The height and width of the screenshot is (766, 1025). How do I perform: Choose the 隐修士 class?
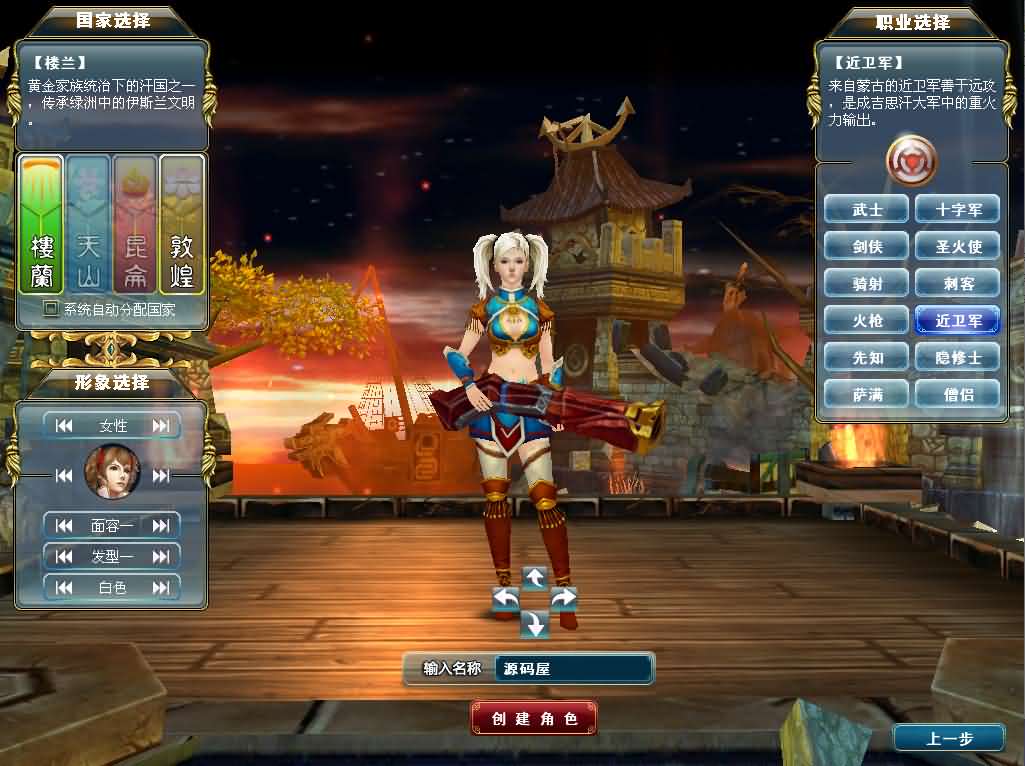point(958,358)
